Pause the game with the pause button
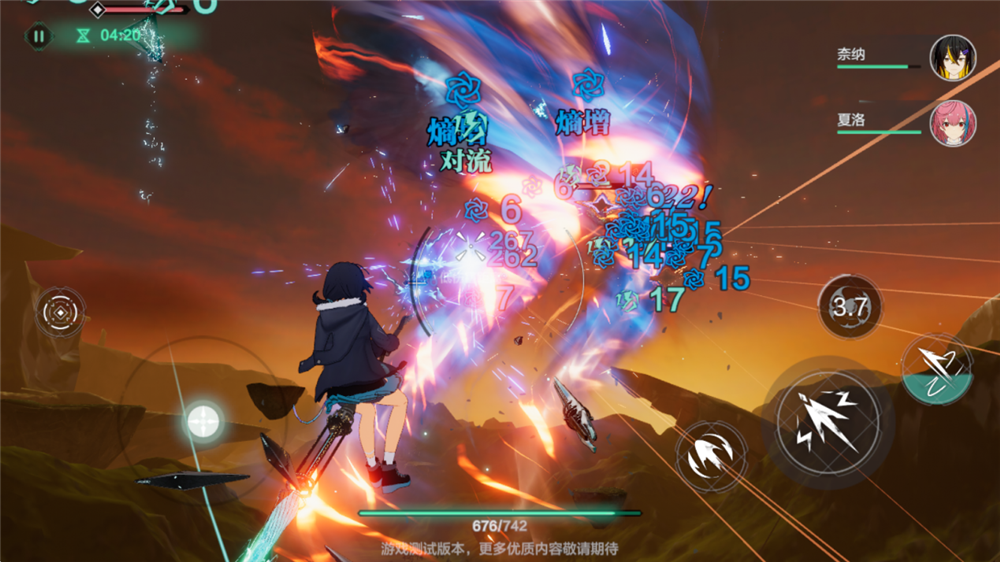This screenshot has width=1000, height=562. point(39,36)
